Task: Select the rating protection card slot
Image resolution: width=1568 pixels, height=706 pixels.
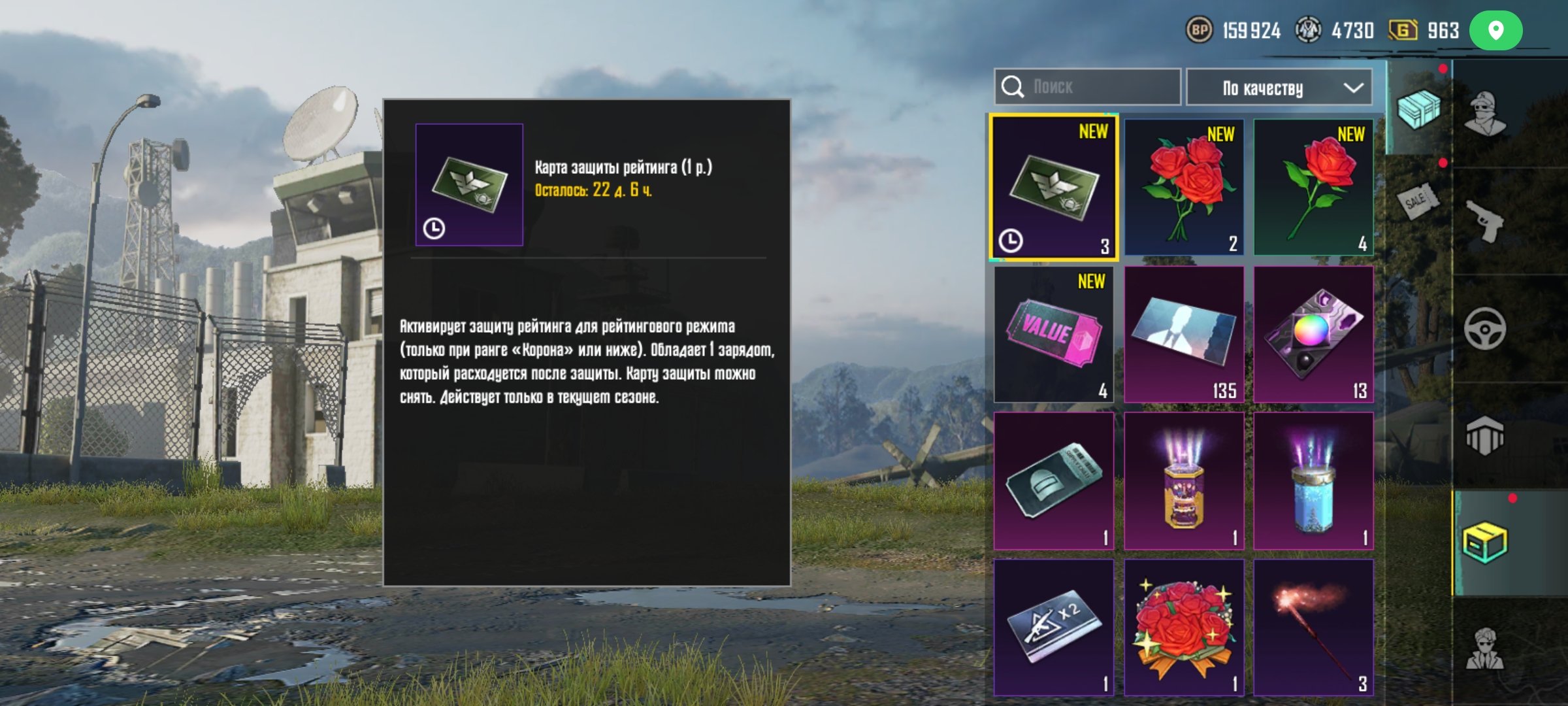Action: 1054,188
